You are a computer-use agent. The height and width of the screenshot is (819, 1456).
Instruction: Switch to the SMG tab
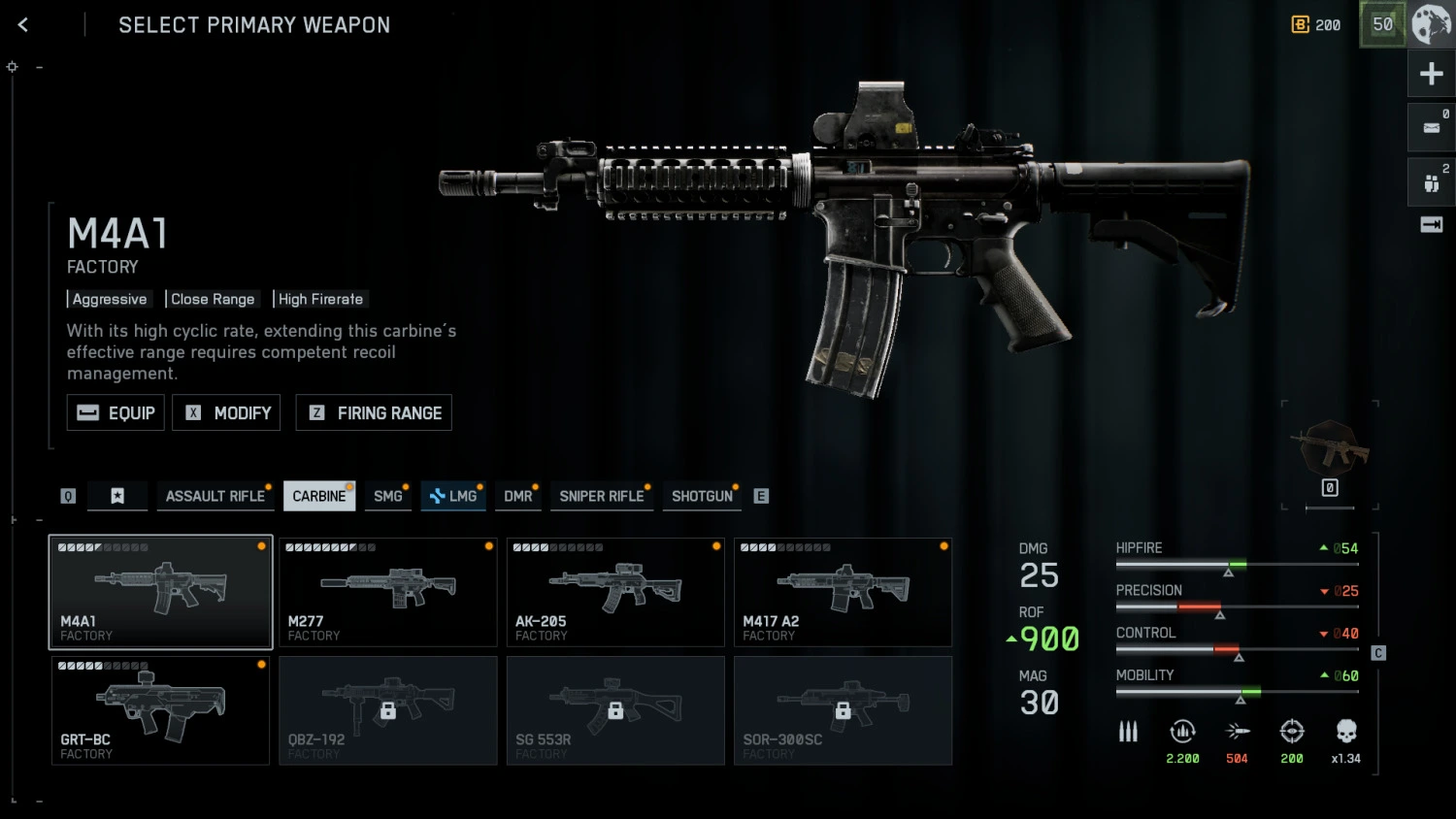(x=387, y=496)
